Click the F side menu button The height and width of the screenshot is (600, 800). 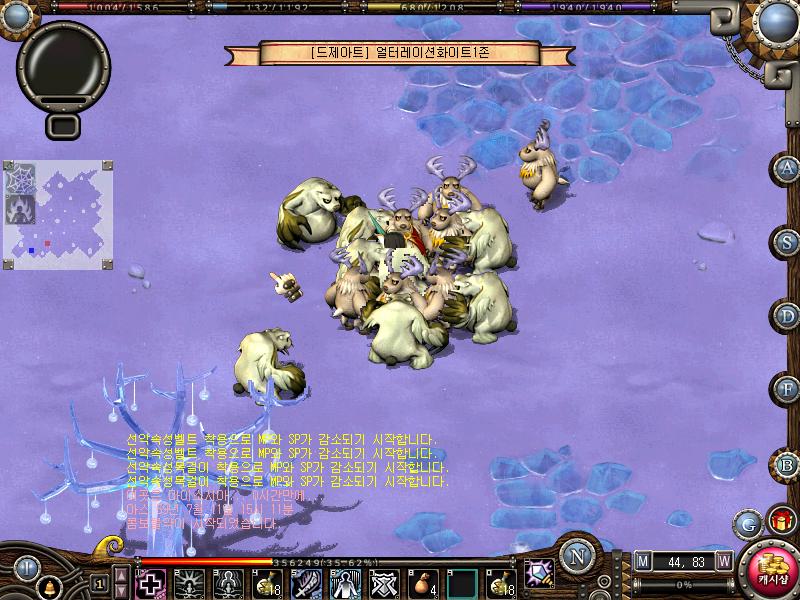pos(788,389)
